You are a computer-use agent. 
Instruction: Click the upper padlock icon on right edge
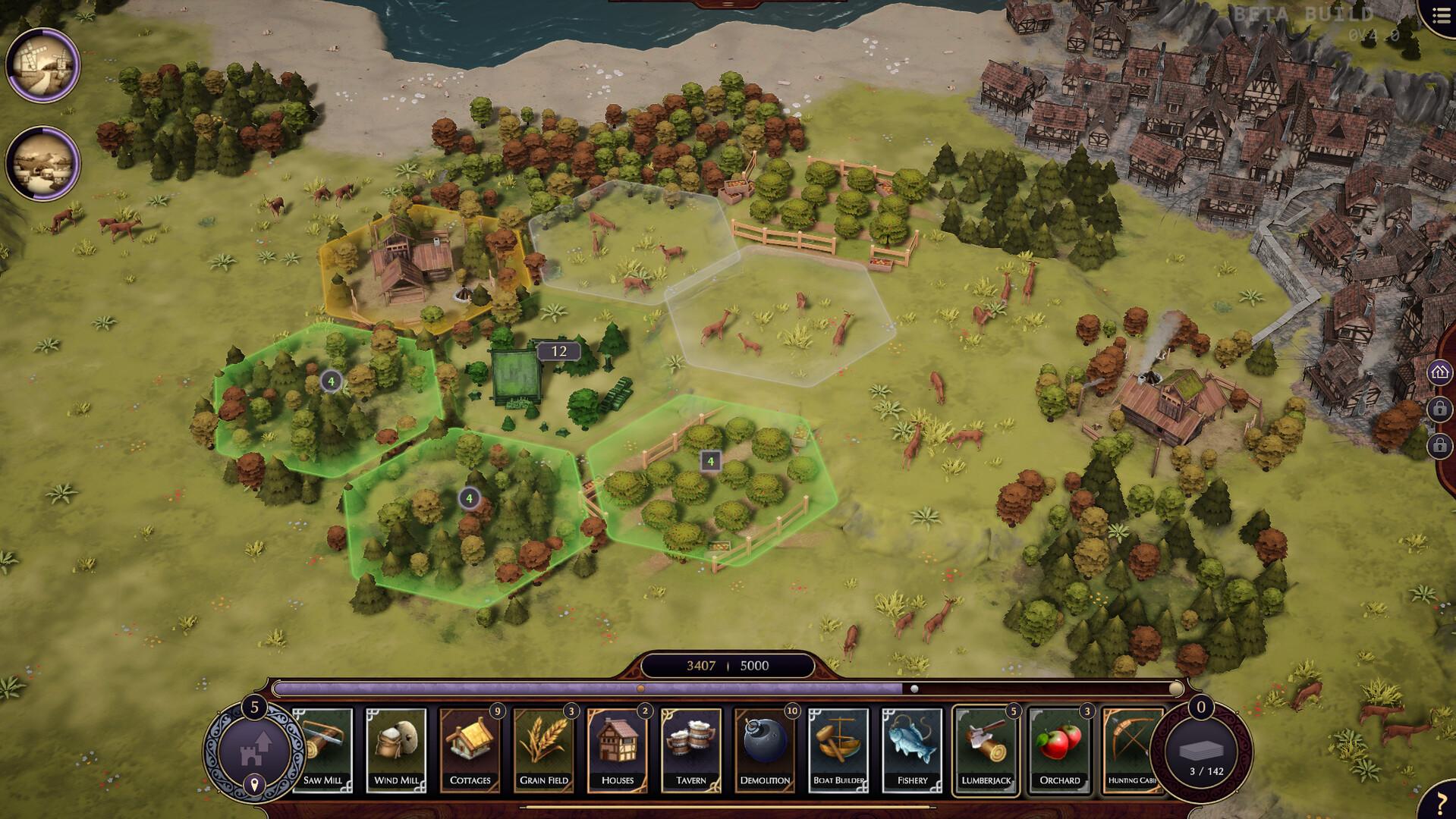(x=1439, y=409)
